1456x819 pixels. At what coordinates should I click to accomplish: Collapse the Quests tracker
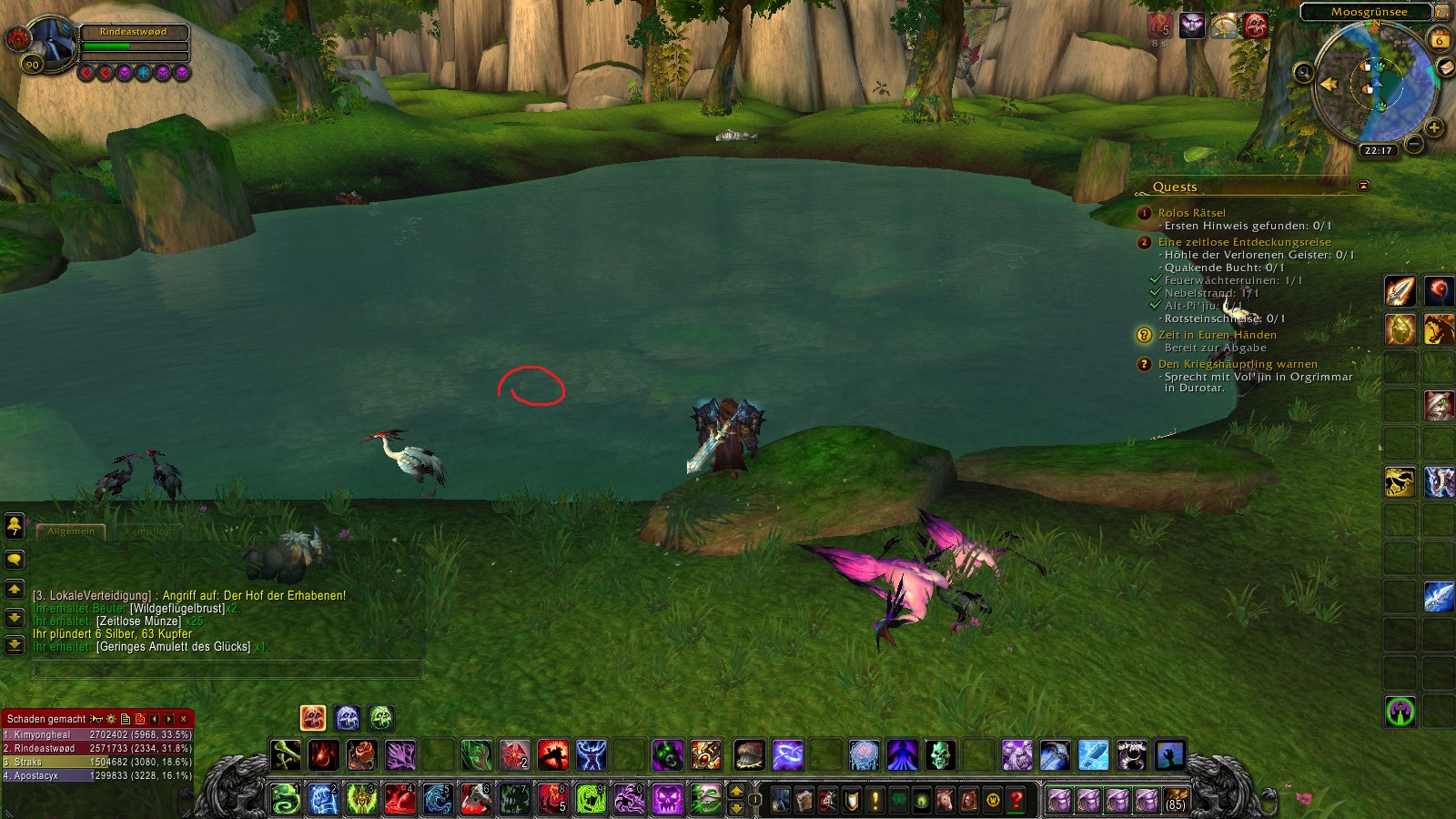1363,186
